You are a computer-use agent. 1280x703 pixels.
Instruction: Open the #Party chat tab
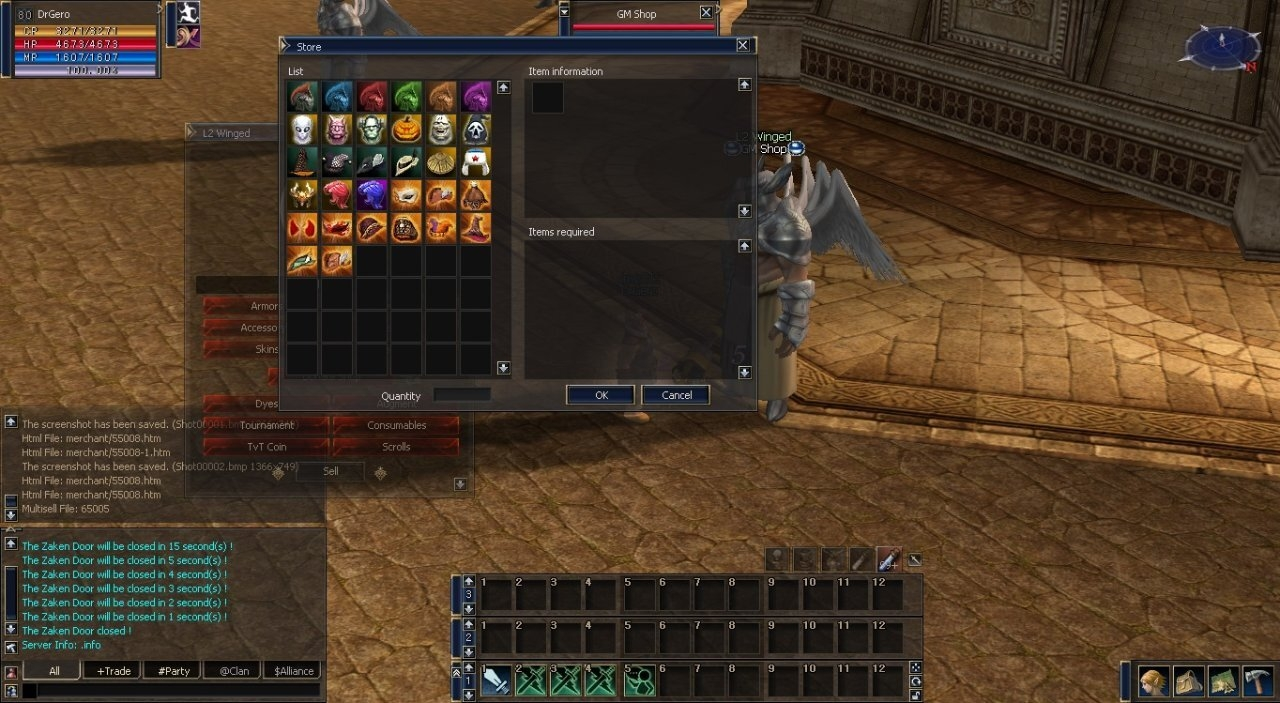[x=173, y=671]
